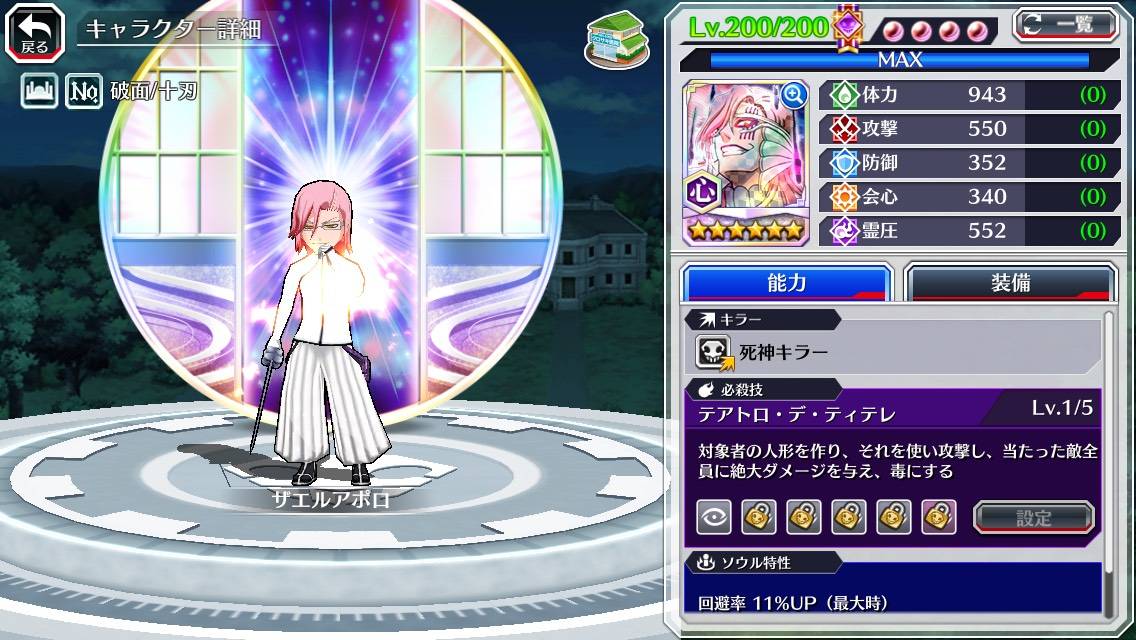Tap the crown affiliation icon
1136x640 pixels.
(x=39, y=92)
